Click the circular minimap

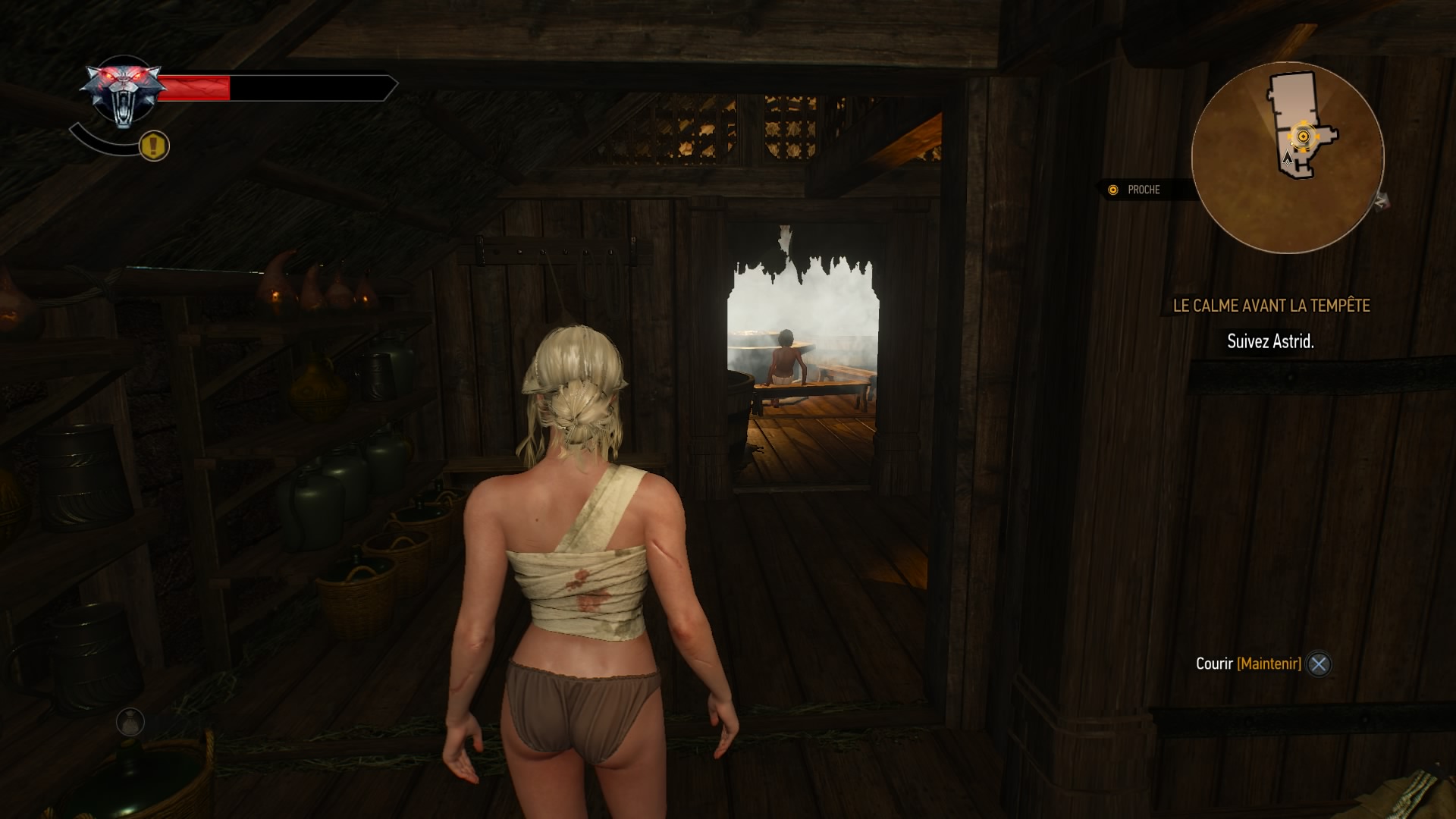(1287, 158)
